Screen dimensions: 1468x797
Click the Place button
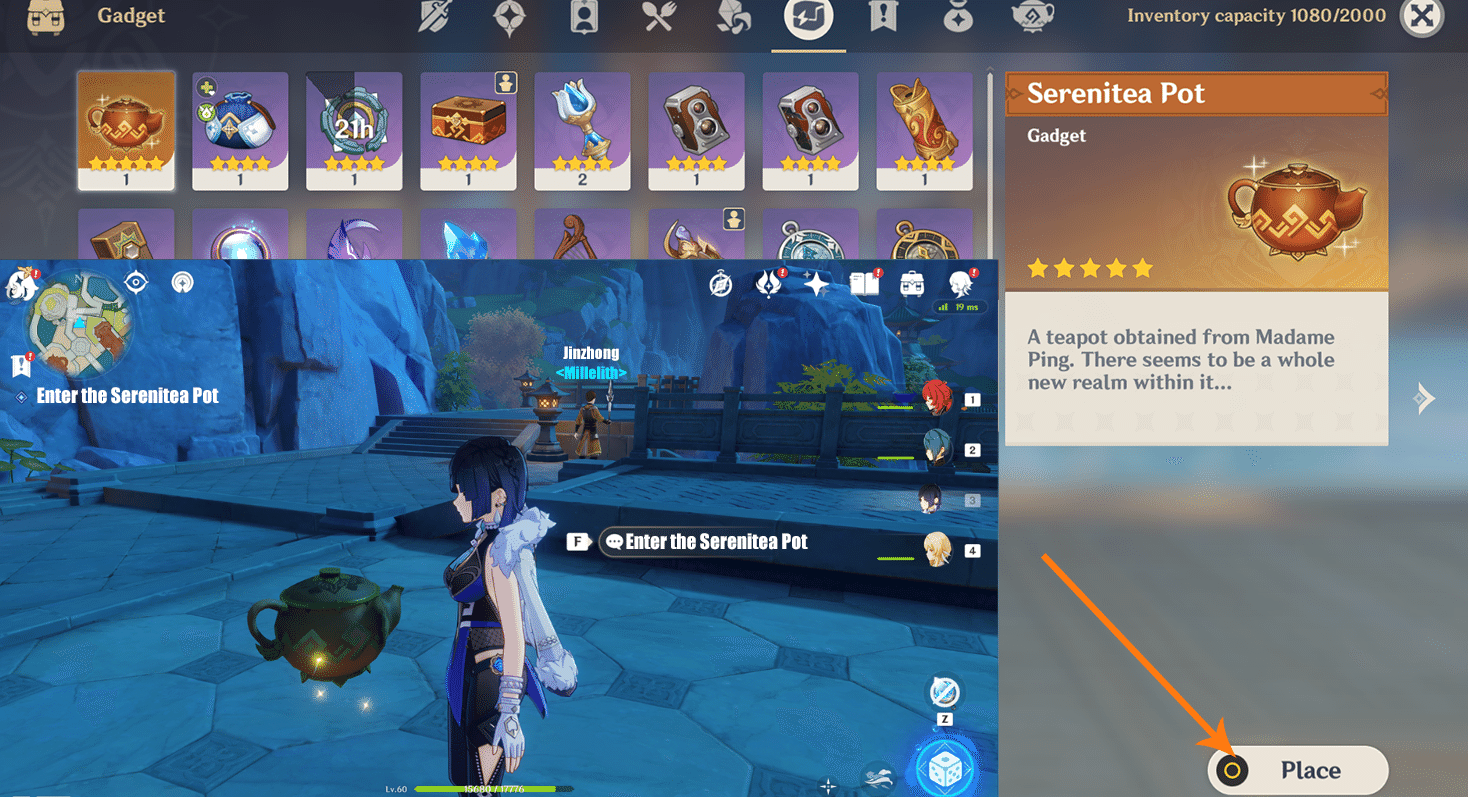click(x=1297, y=770)
